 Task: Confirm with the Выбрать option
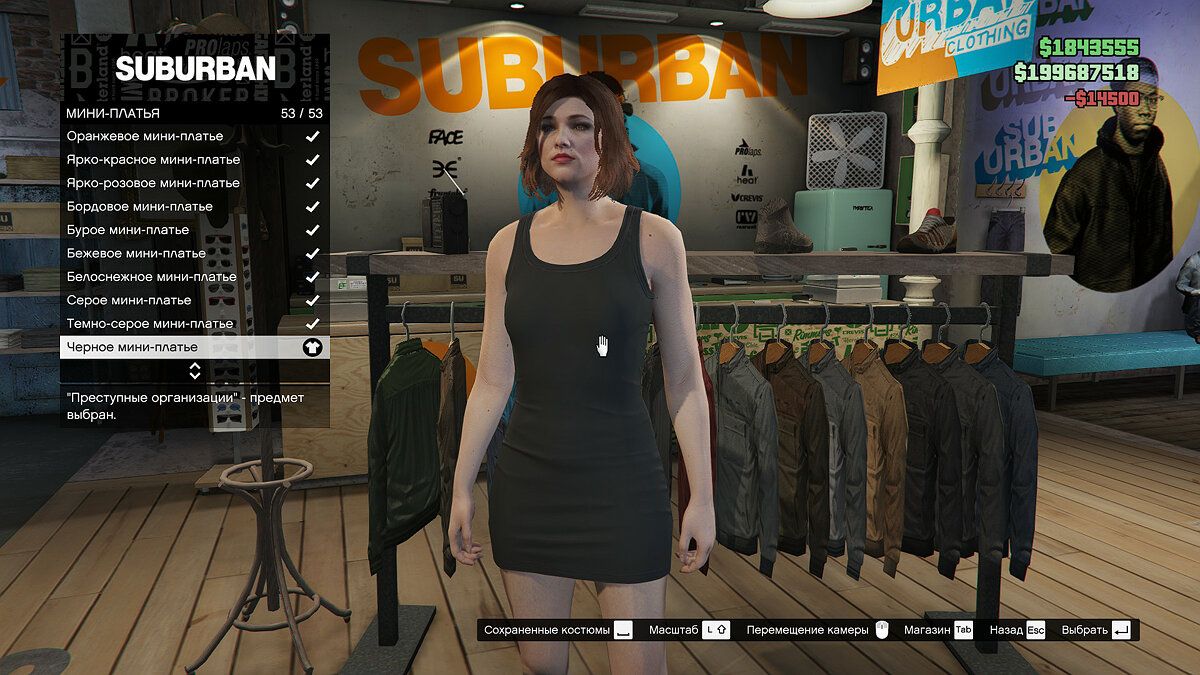point(1096,630)
